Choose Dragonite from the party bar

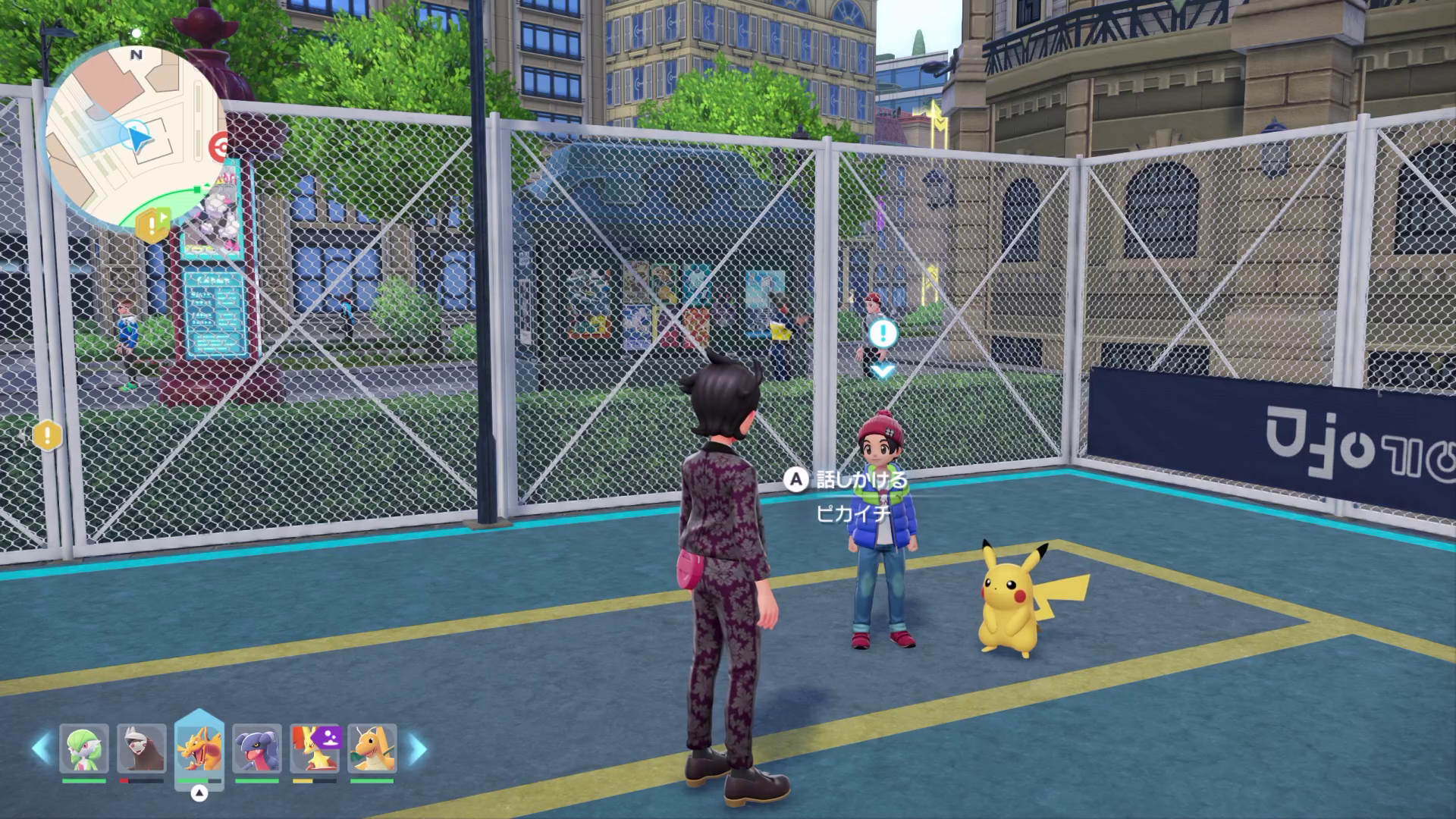pyautogui.click(x=372, y=748)
